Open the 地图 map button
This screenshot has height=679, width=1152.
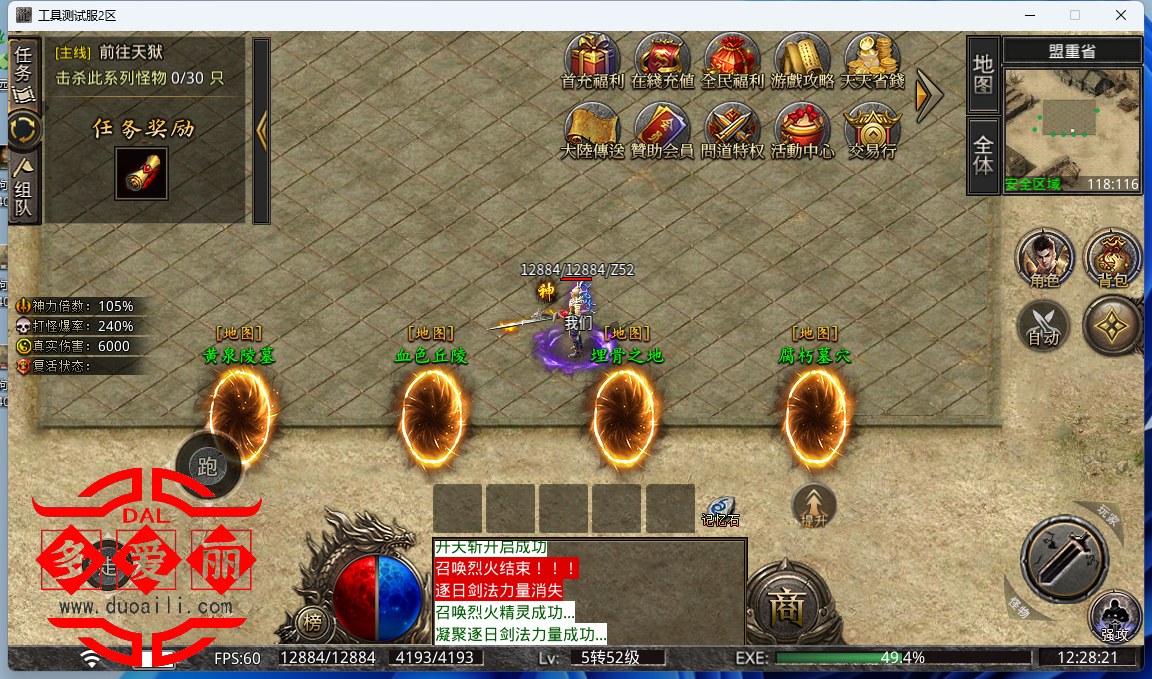tap(983, 75)
